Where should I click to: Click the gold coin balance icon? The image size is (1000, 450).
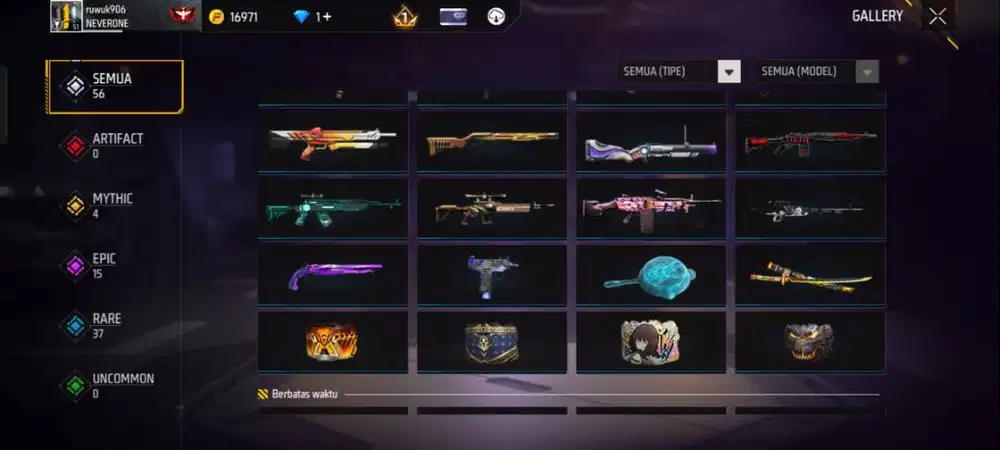click(217, 17)
